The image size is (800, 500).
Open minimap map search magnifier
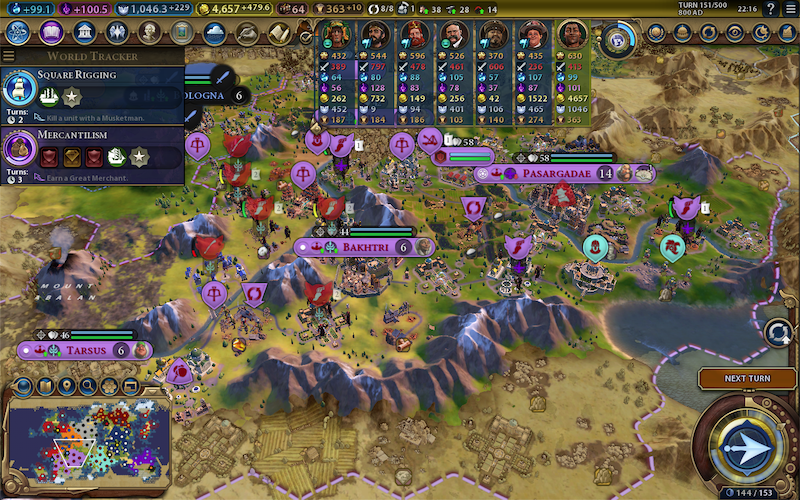pyautogui.click(x=88, y=386)
